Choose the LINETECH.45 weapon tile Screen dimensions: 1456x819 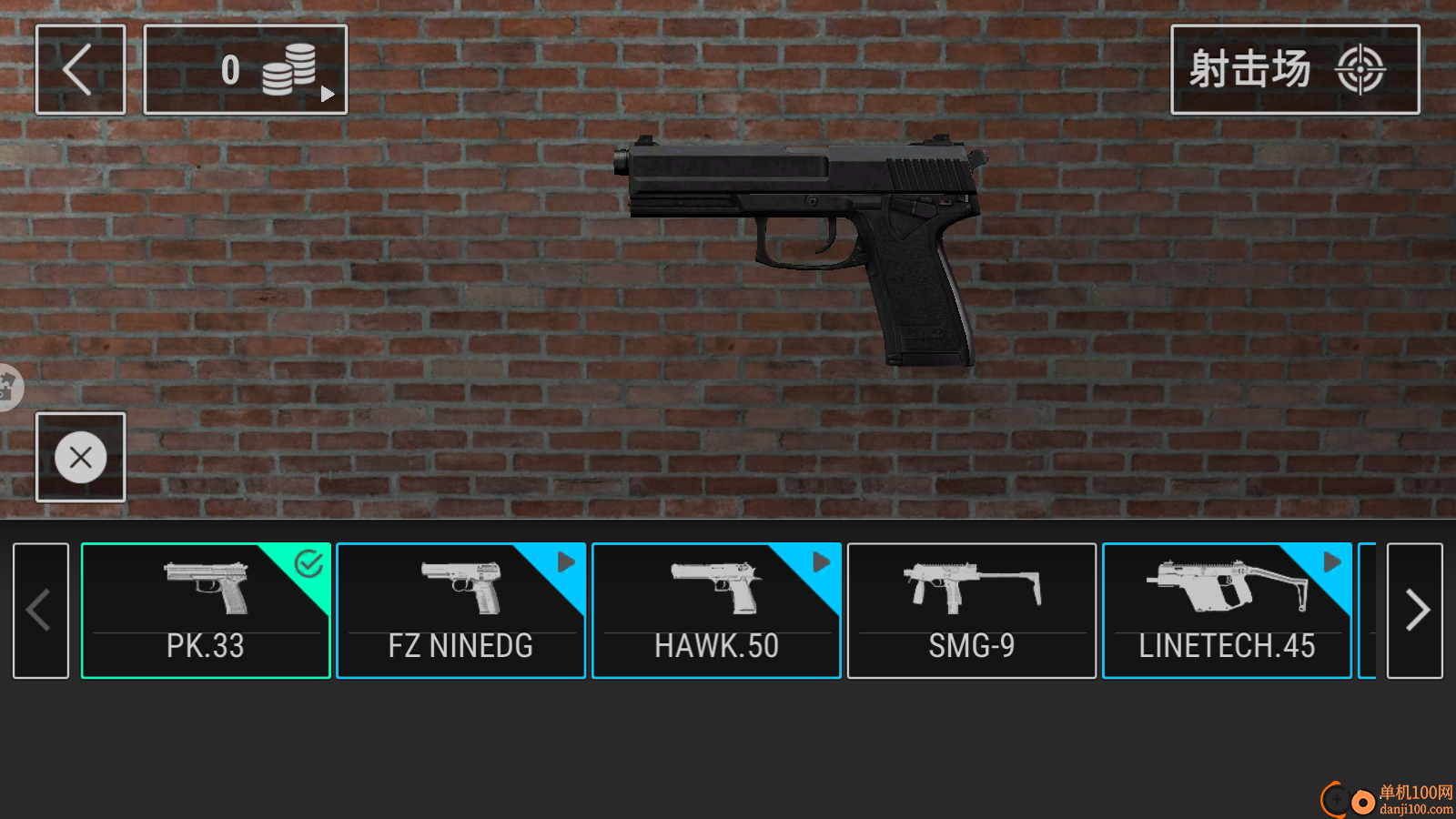tap(1227, 611)
